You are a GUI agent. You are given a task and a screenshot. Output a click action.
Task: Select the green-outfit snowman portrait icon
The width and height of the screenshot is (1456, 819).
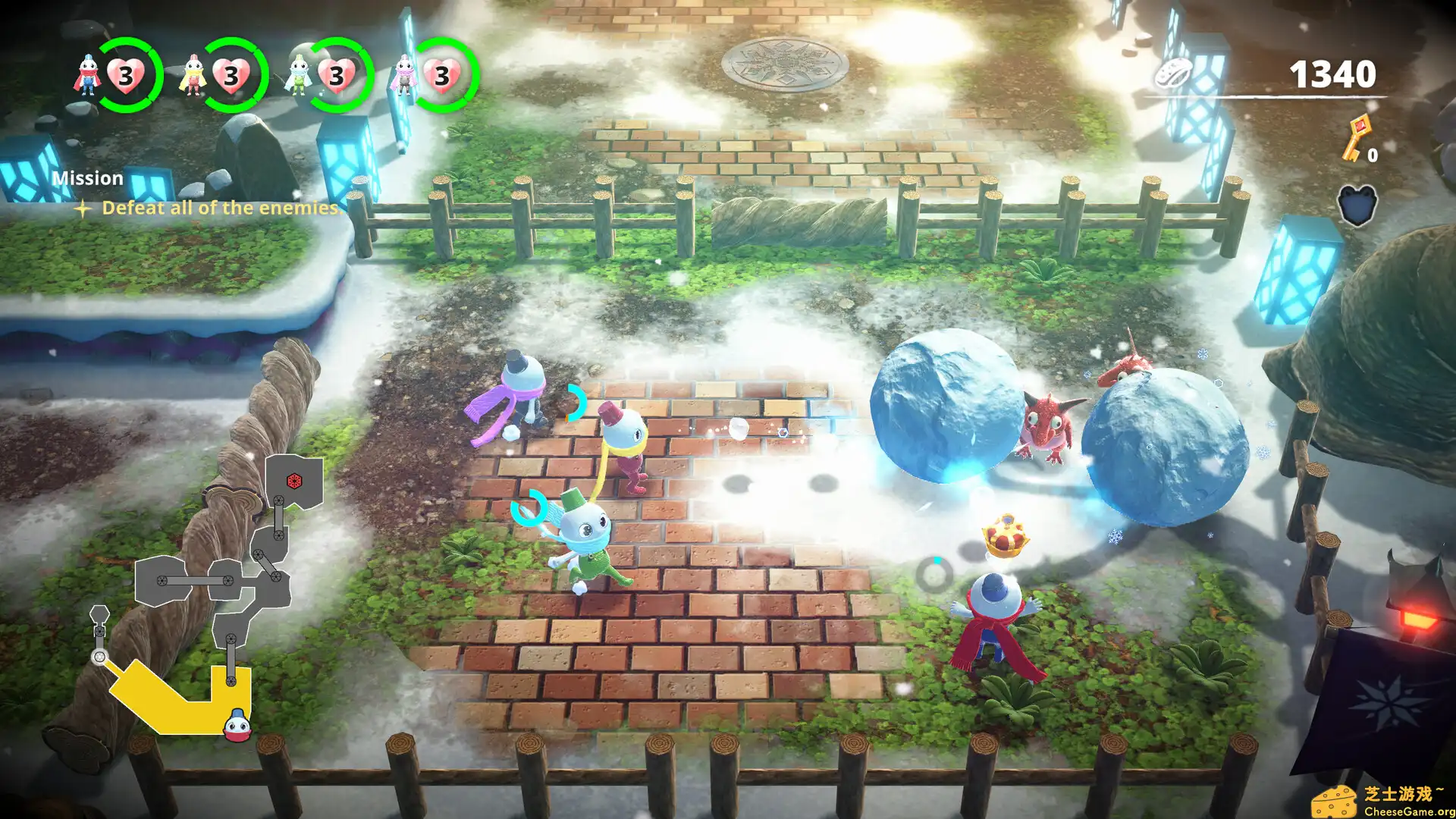[x=300, y=74]
